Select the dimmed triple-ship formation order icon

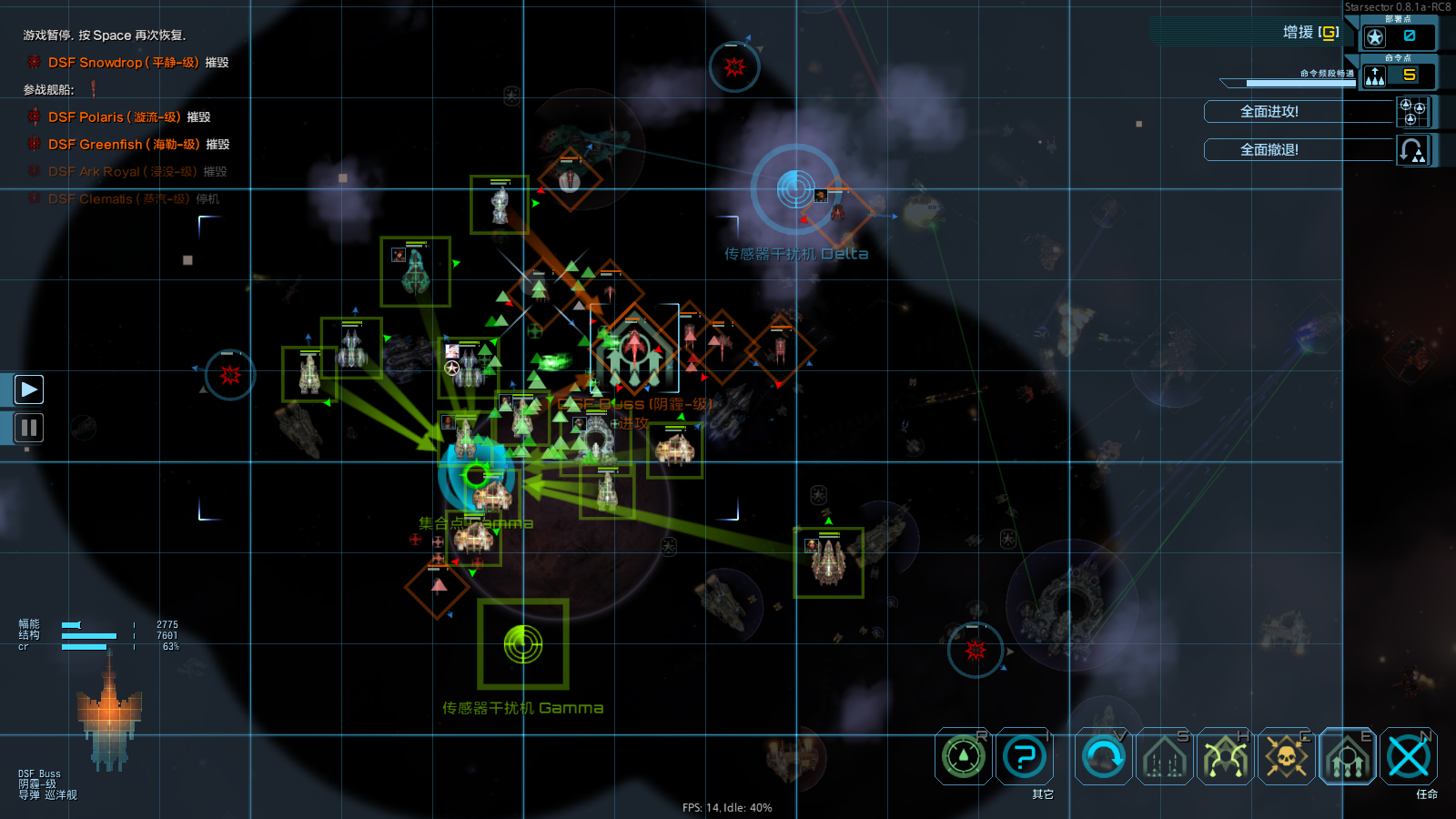coord(1164,756)
